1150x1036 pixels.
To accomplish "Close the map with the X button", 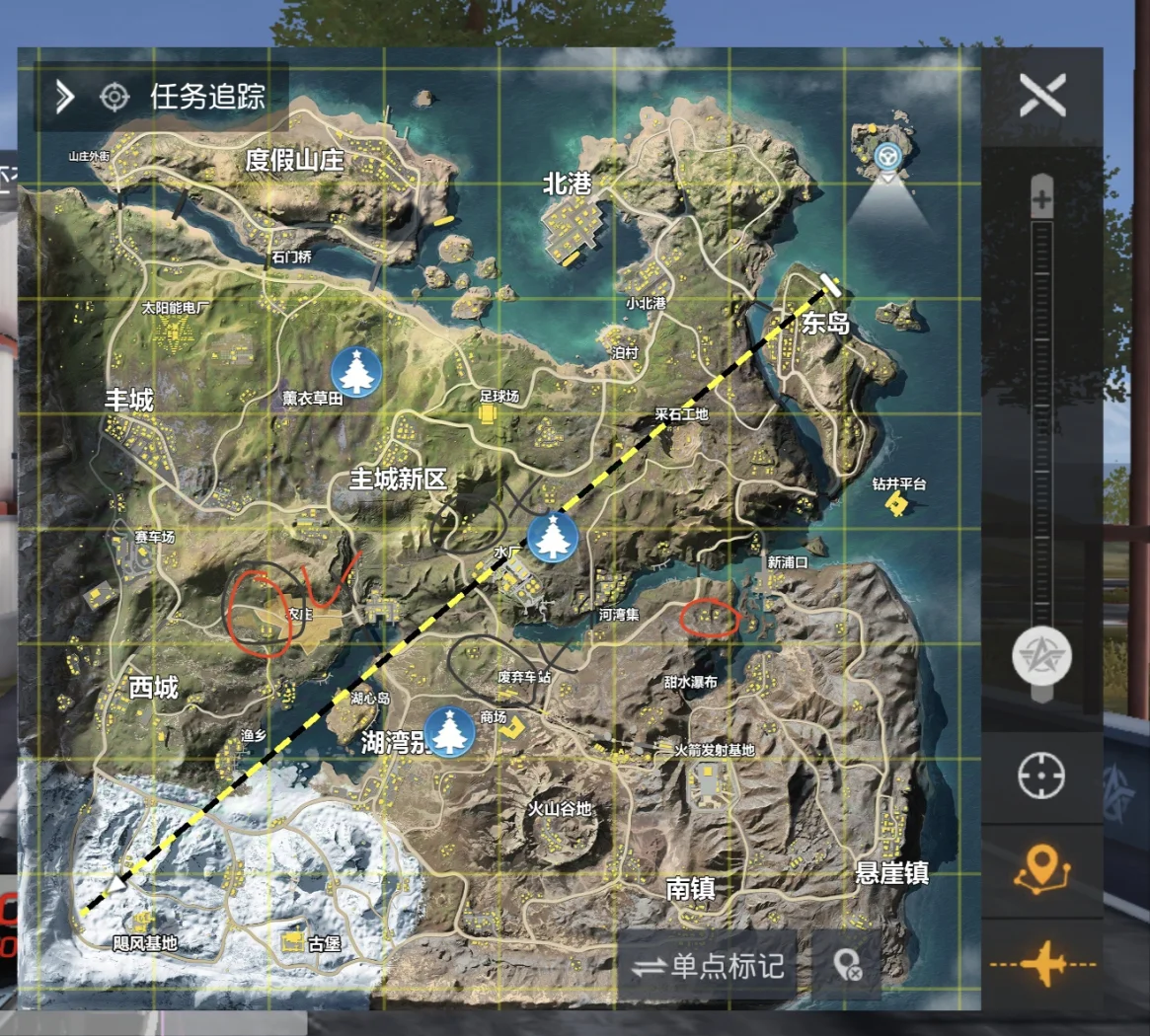I will [1042, 96].
